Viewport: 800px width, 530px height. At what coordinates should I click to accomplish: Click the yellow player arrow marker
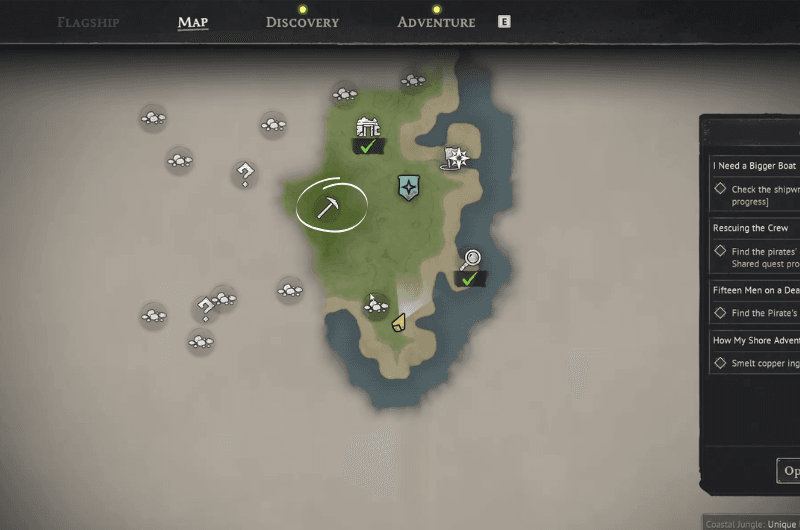click(x=398, y=322)
